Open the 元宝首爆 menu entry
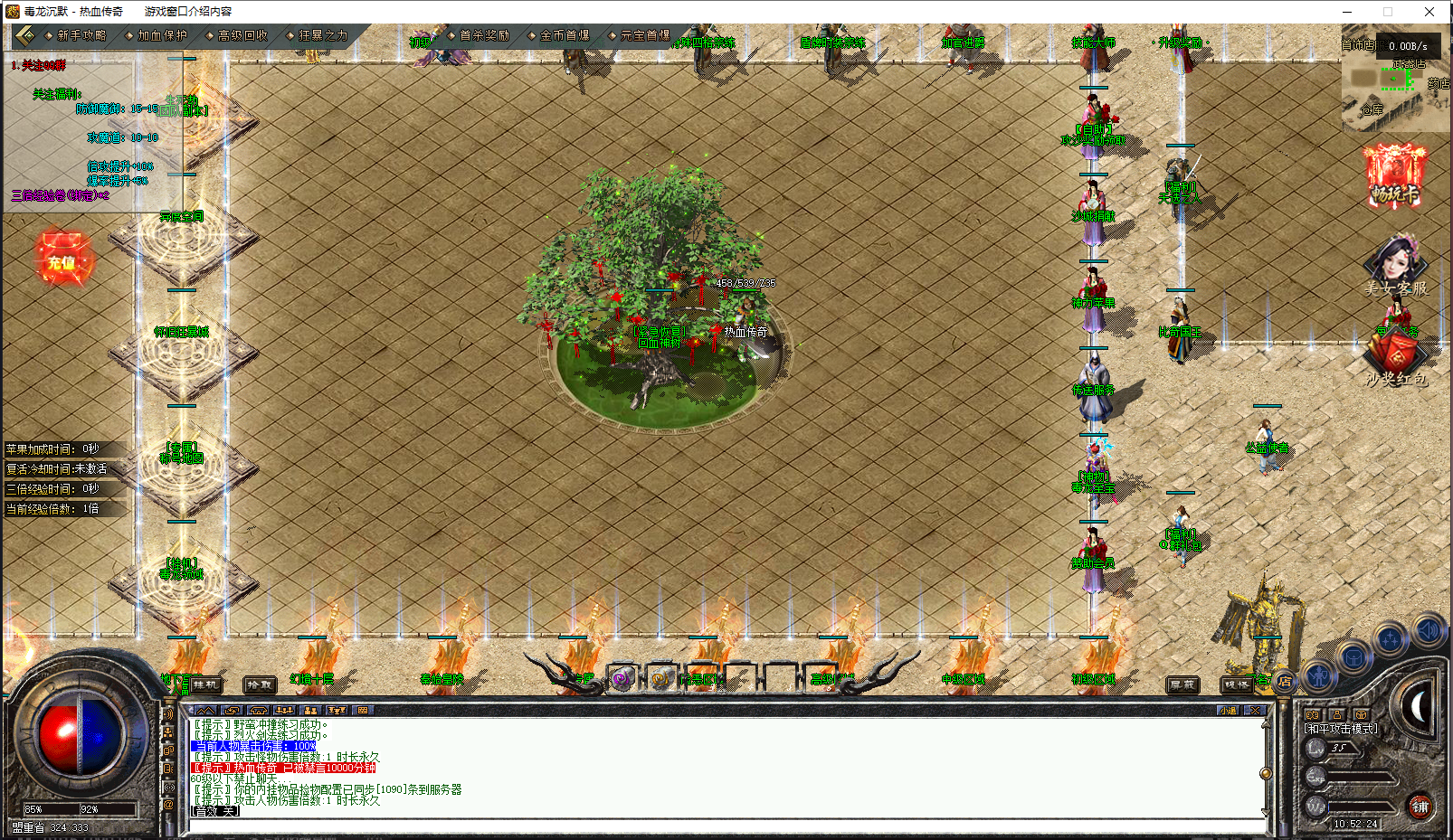This screenshot has width=1453, height=840. tap(644, 35)
